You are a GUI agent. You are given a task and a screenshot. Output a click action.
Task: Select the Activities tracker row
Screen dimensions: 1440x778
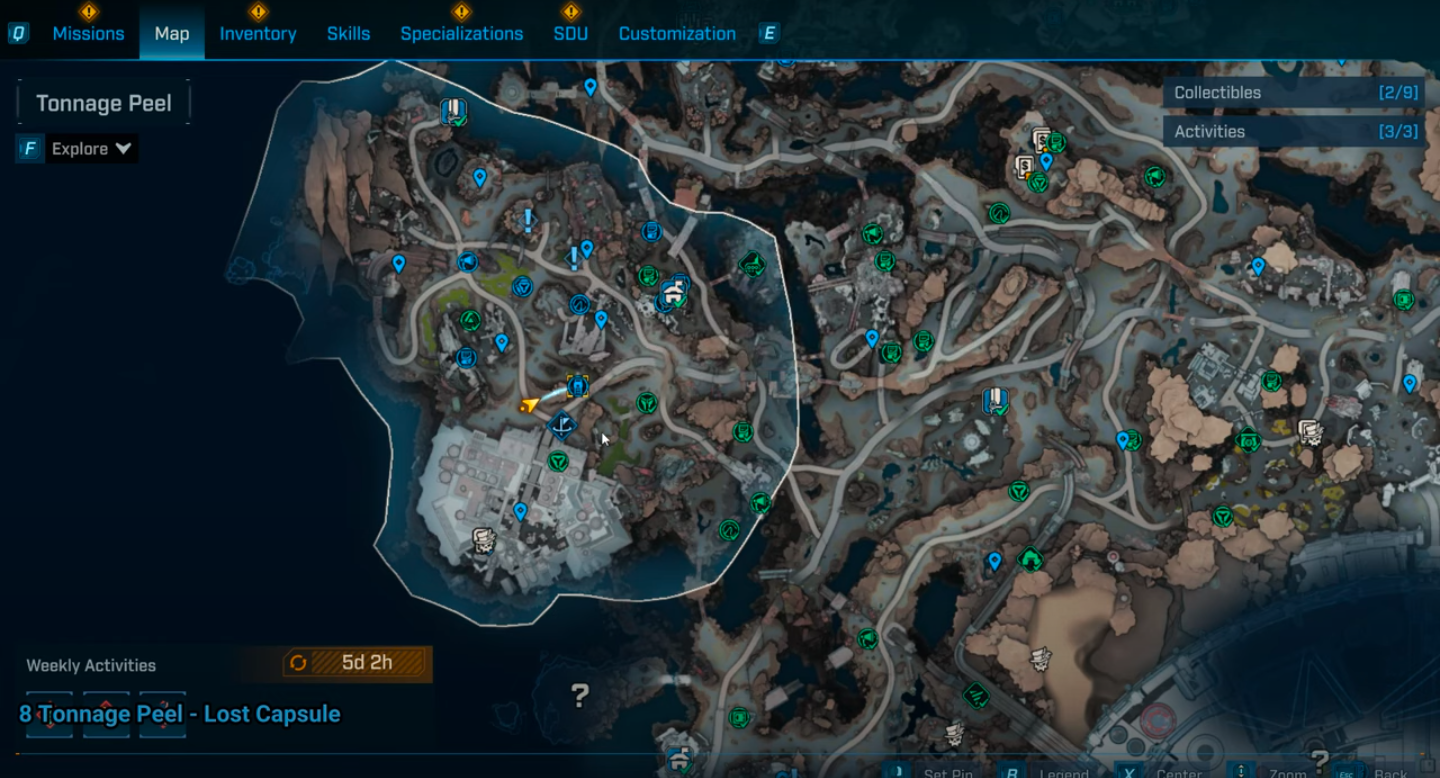(1296, 131)
